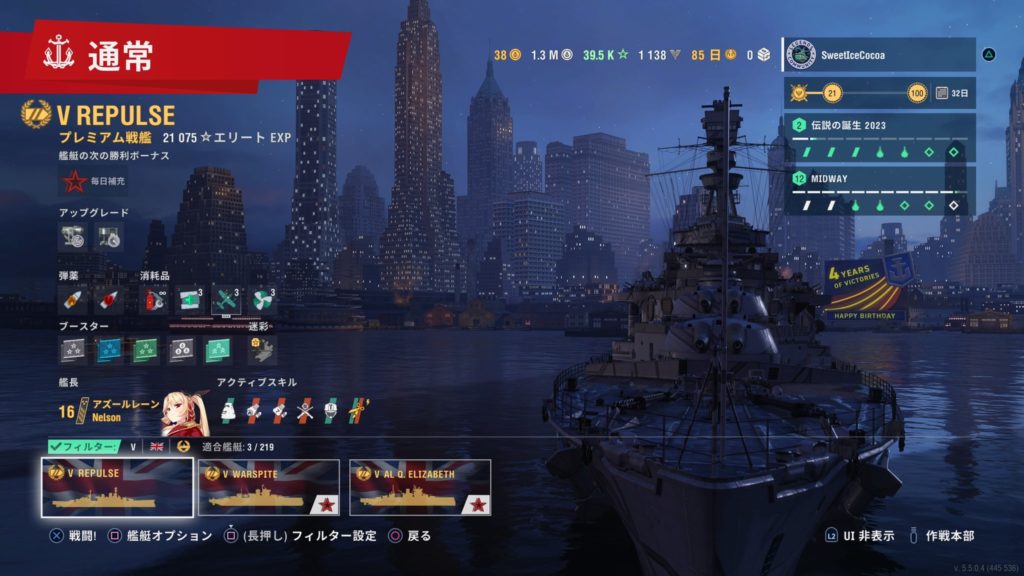
Task: Choose the V Warspite ship card
Action: pos(268,487)
